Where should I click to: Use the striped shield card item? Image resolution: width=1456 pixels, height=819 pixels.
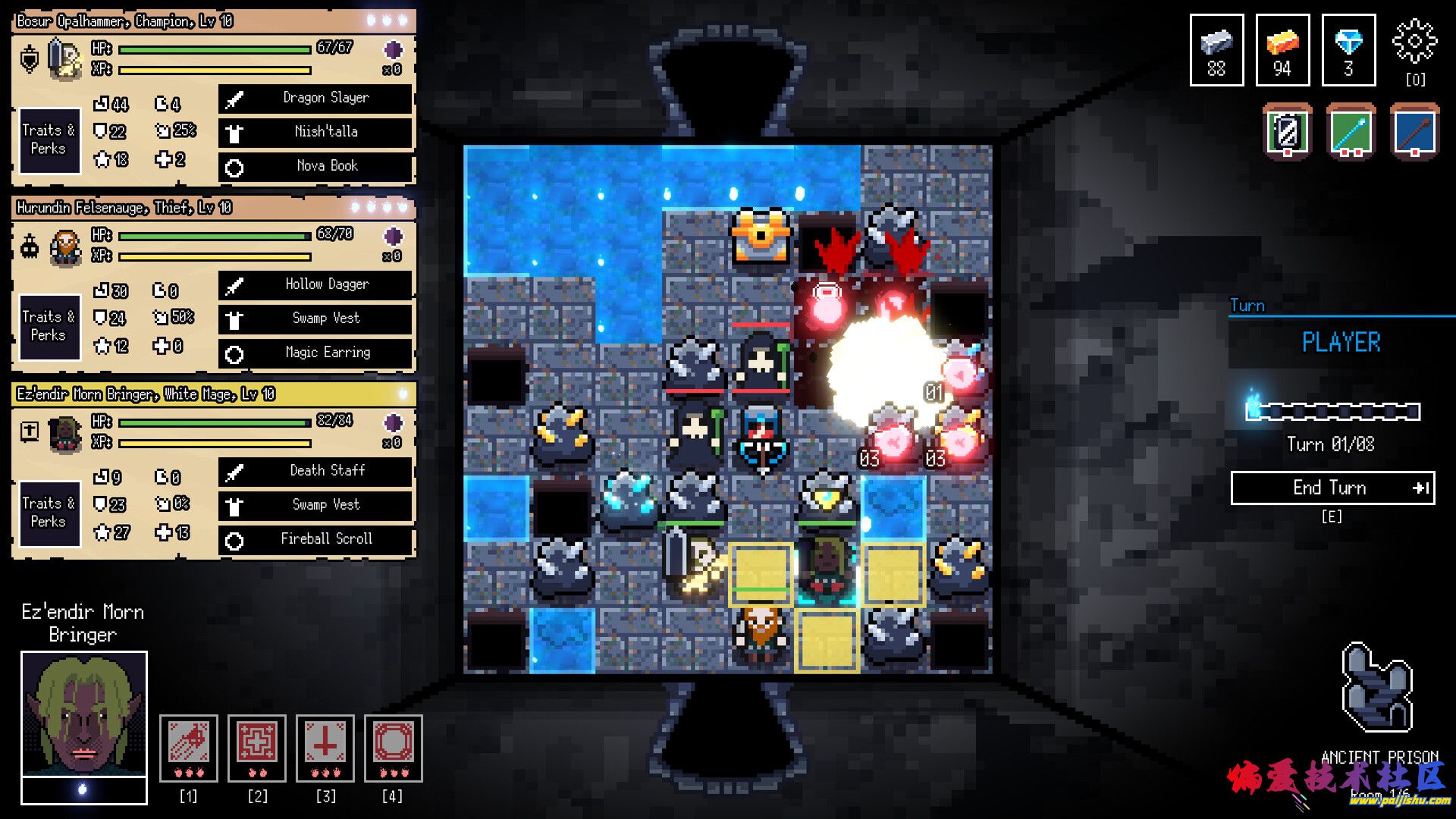tap(1287, 132)
